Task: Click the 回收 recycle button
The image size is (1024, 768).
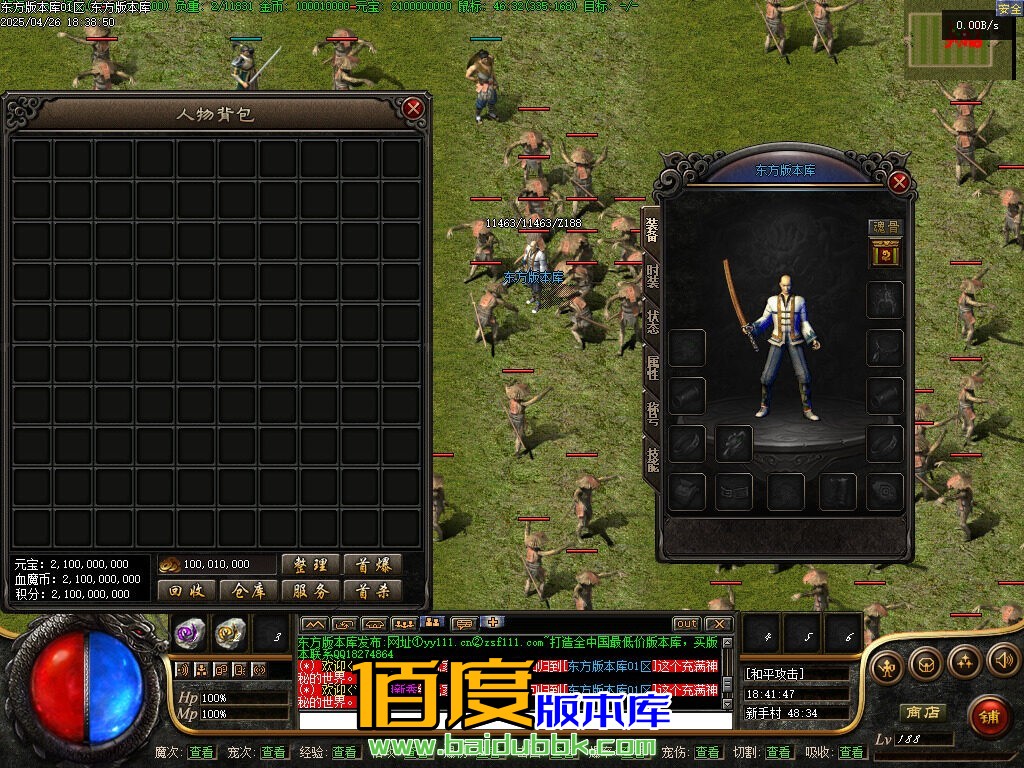Action: (186, 591)
